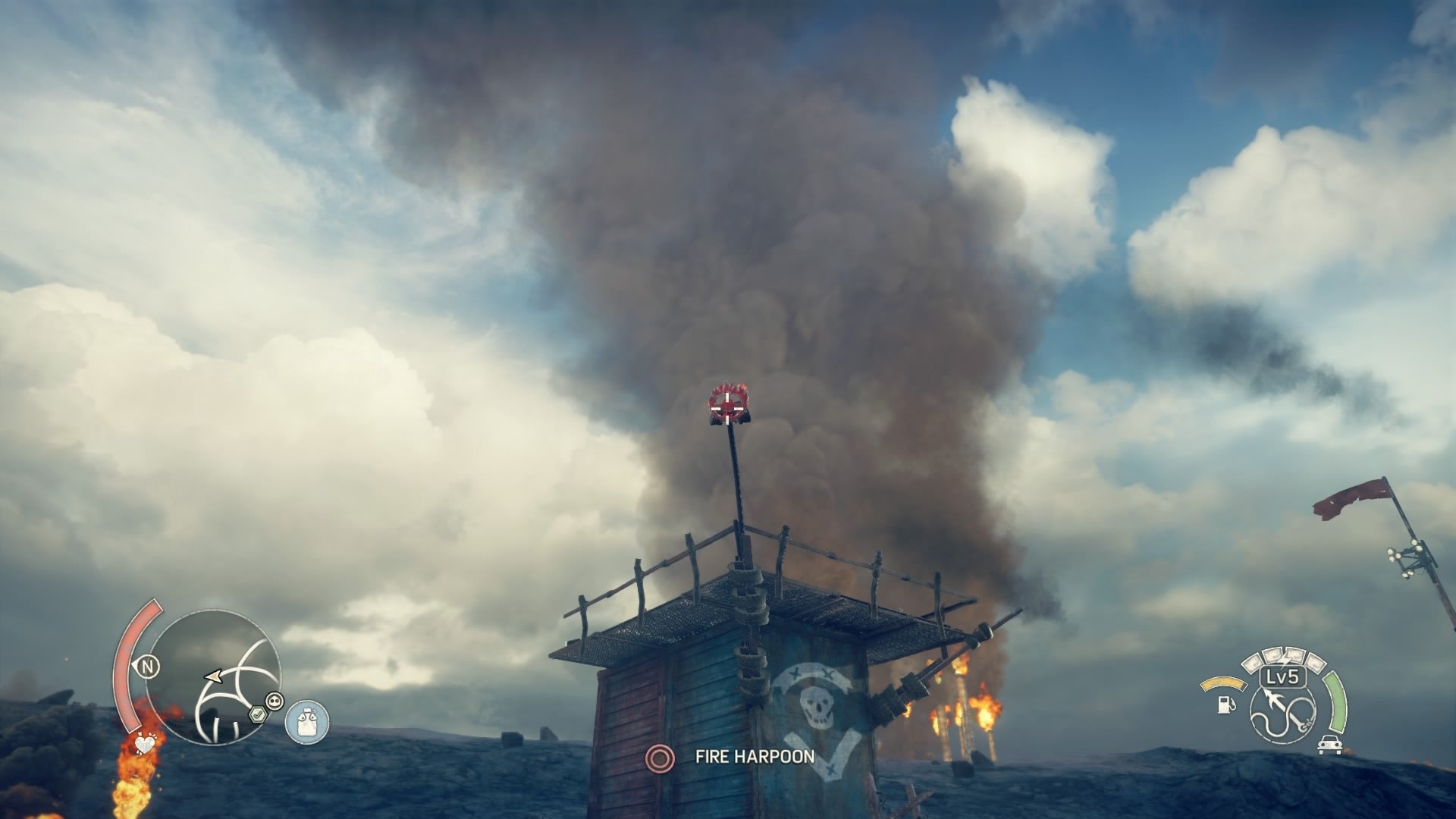Select the car icon below the green gauge
Image resolution: width=1456 pixels, height=819 pixels.
click(1329, 745)
